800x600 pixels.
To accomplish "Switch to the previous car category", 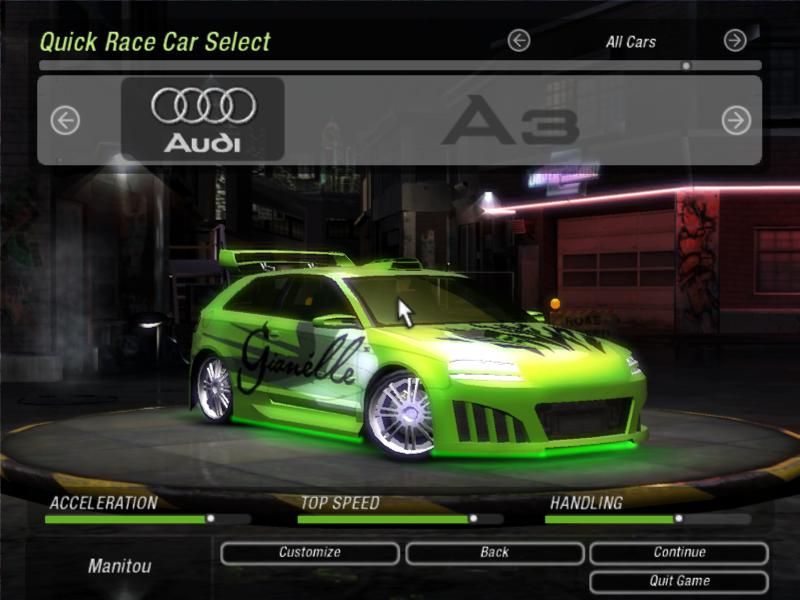I will click(x=518, y=41).
